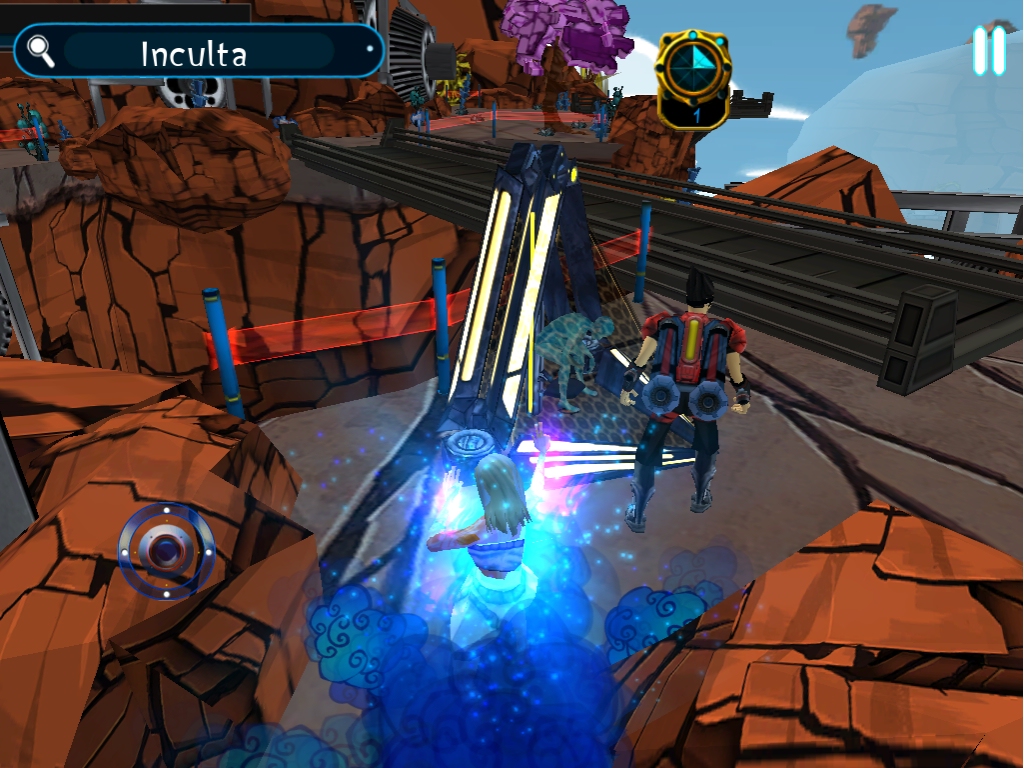Tap the virtual joystick control
1024x768 pixels.
(x=166, y=549)
